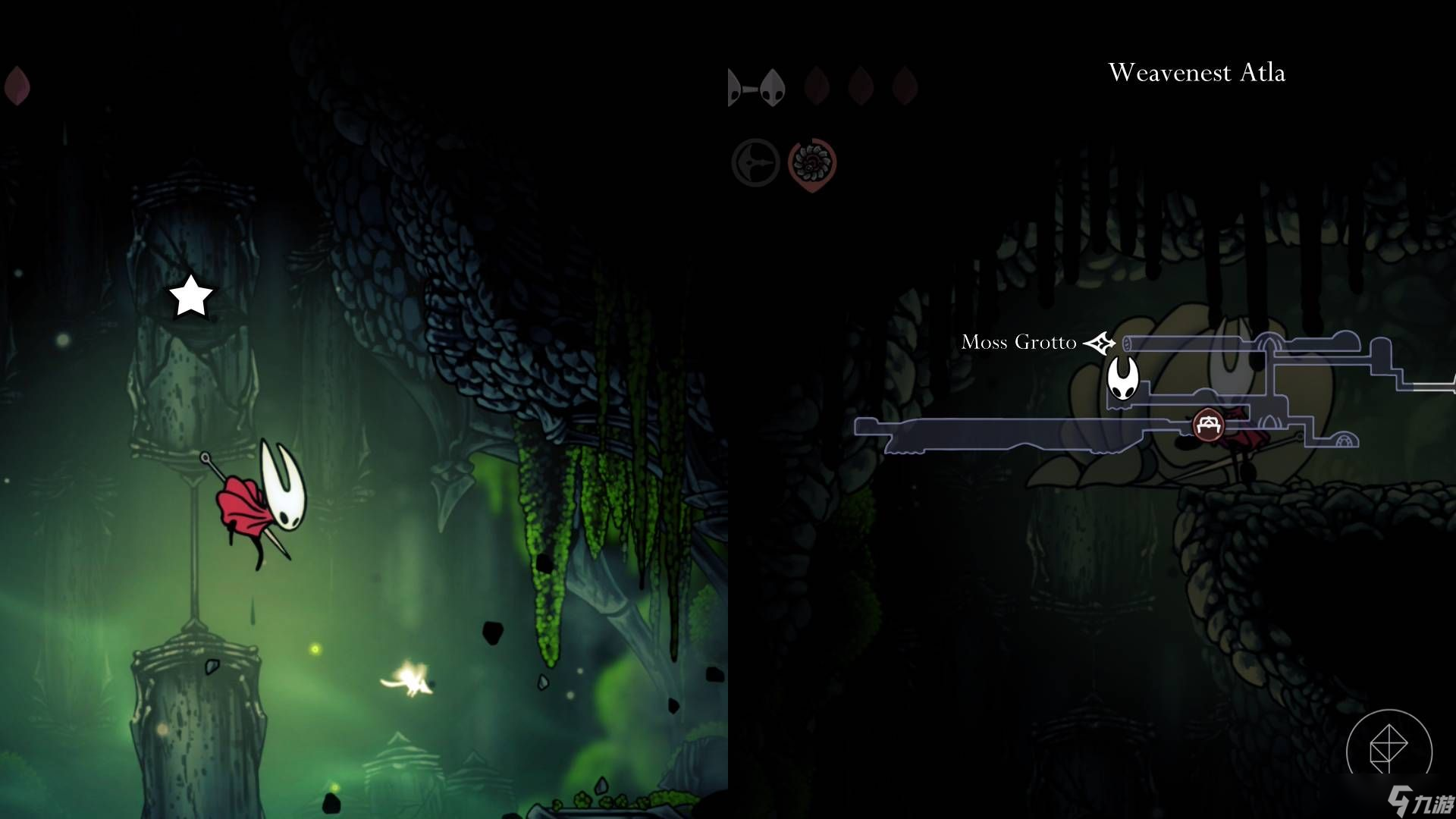The height and width of the screenshot is (819, 1456).
Task: Open the map marker compass icon
Action: click(x=1389, y=749)
